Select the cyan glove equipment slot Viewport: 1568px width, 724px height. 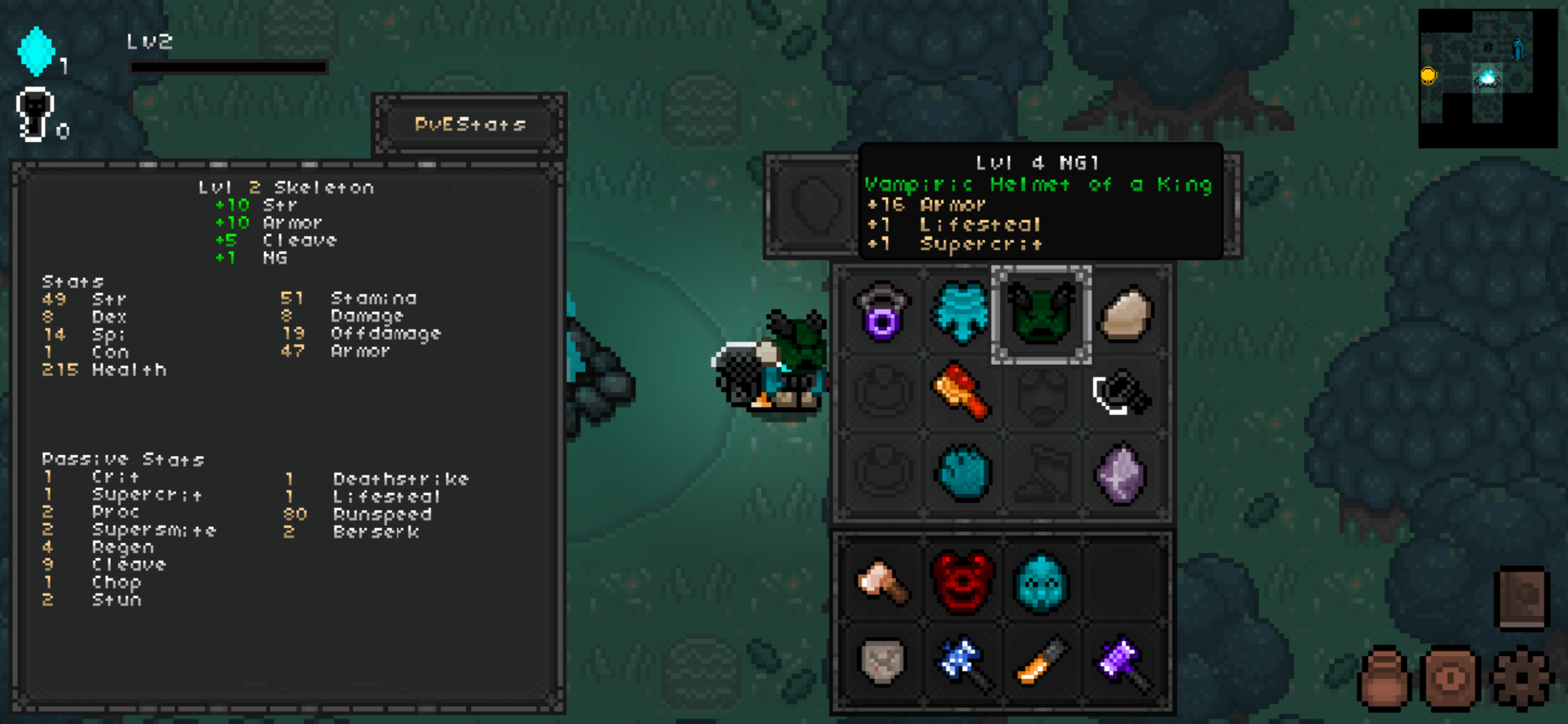963,472
